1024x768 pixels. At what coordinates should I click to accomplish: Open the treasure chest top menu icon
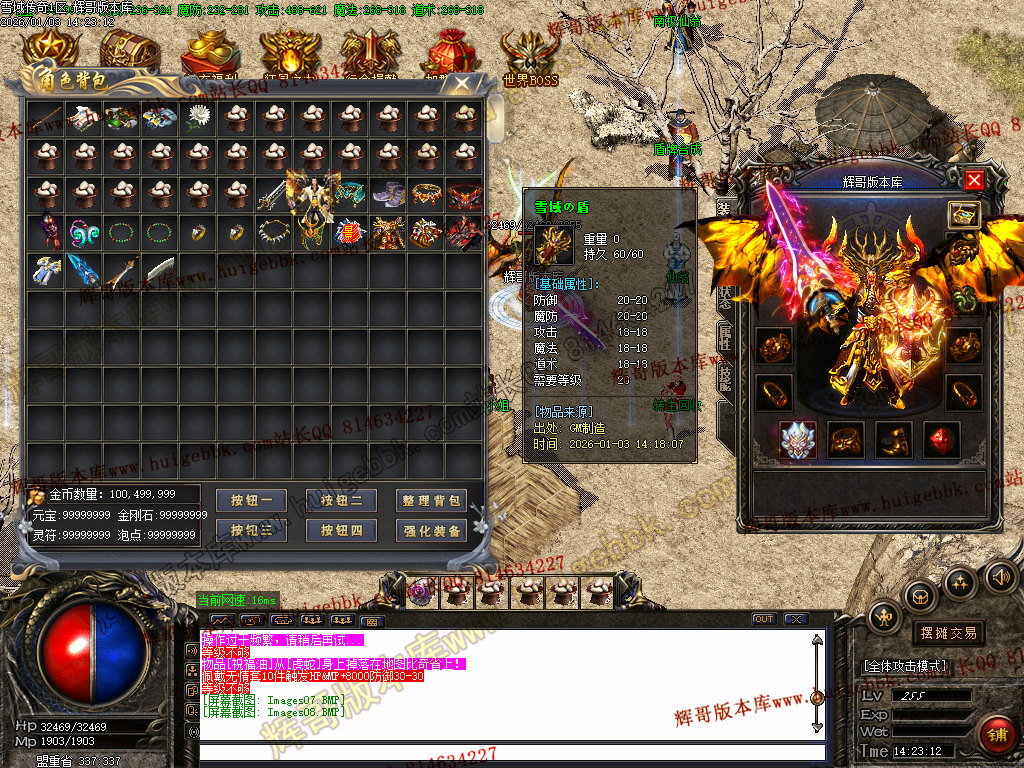[128, 50]
